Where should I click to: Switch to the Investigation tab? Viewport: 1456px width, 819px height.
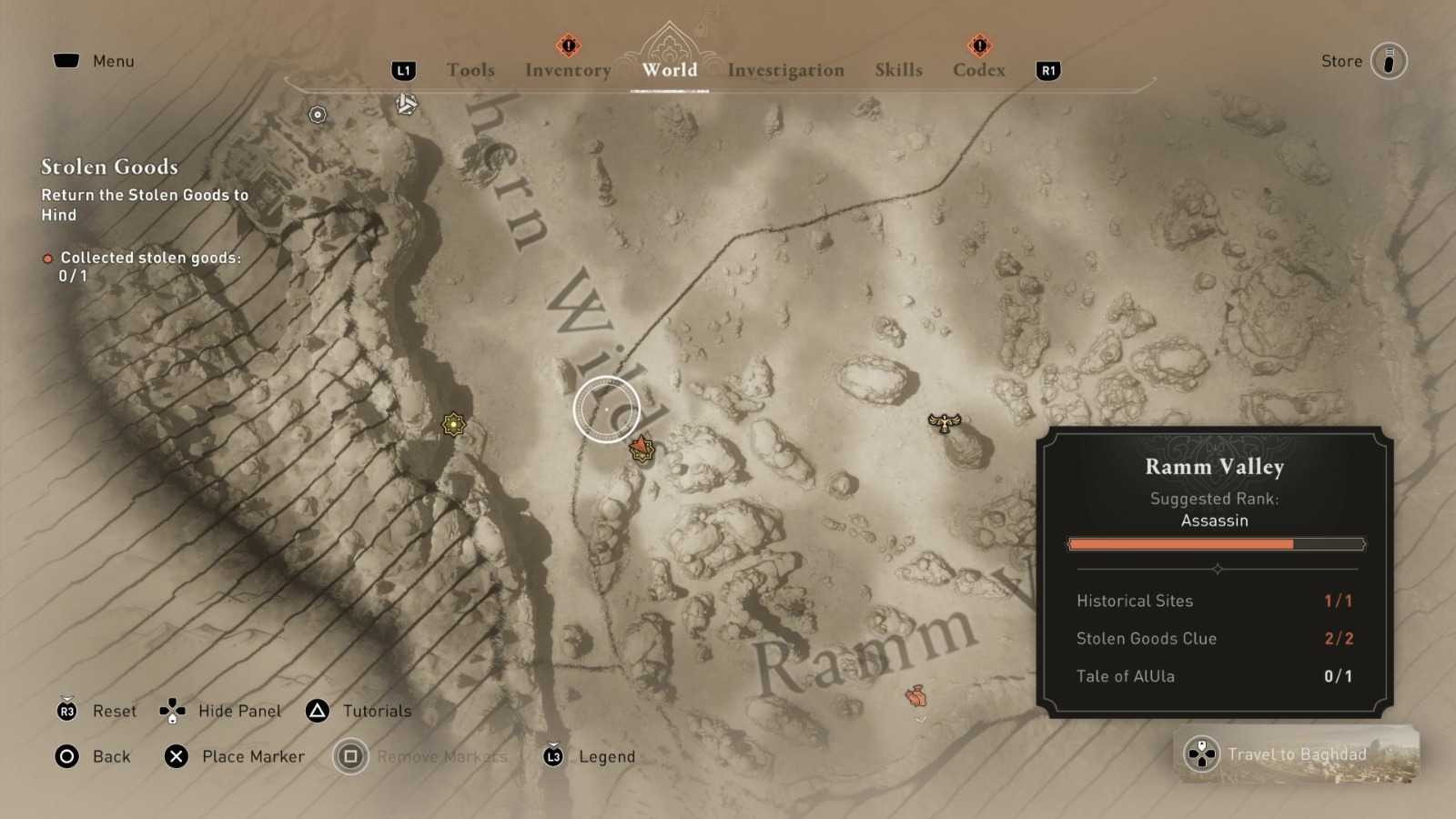coord(786,70)
